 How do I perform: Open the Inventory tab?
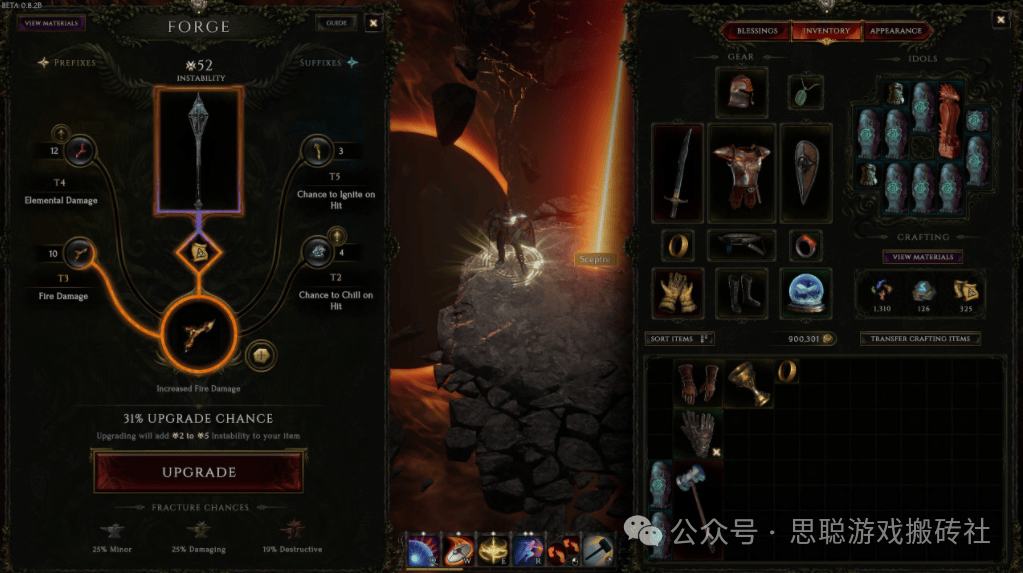coord(827,31)
